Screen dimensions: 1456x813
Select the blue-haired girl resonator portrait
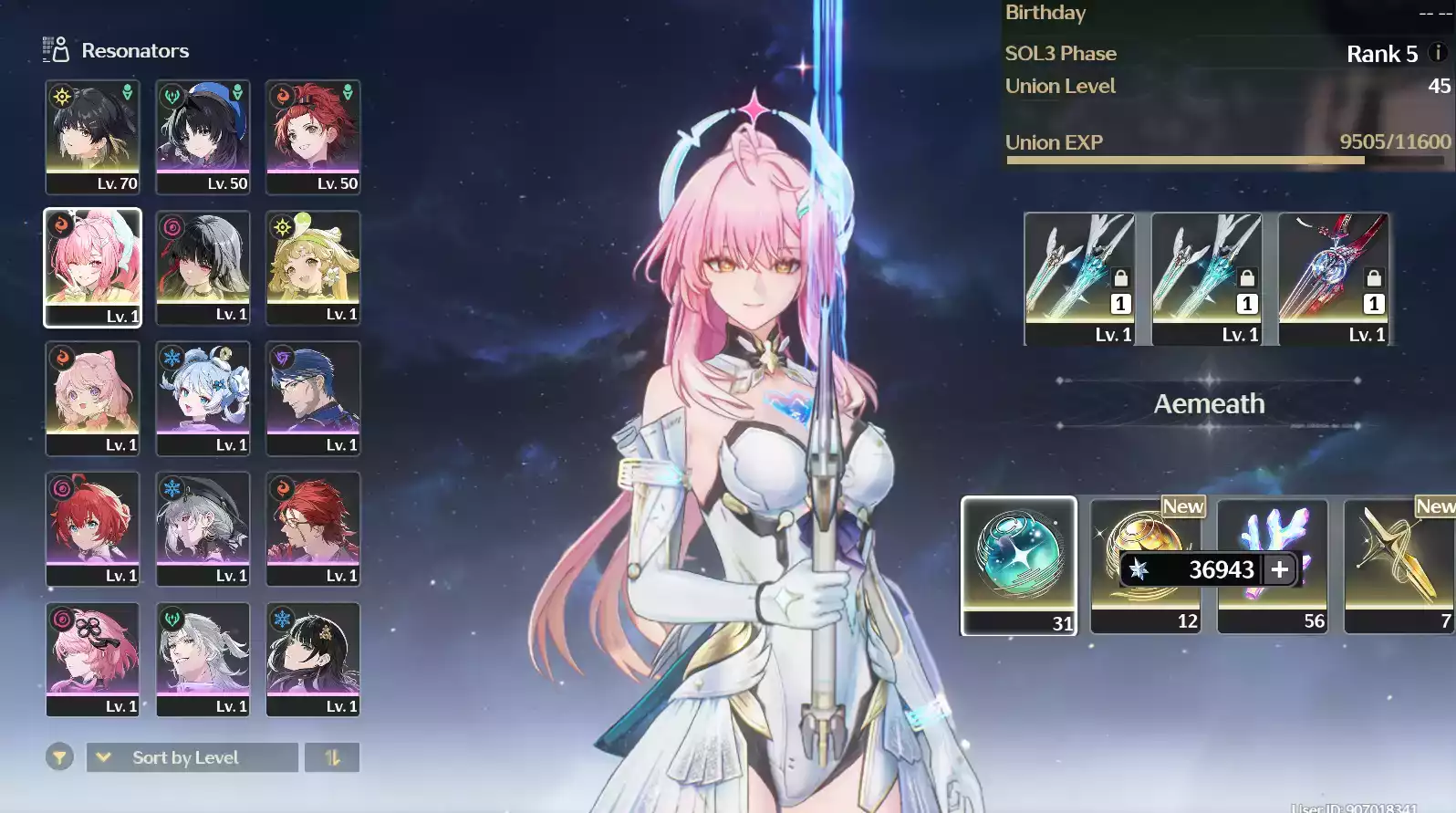pyautogui.click(x=203, y=397)
